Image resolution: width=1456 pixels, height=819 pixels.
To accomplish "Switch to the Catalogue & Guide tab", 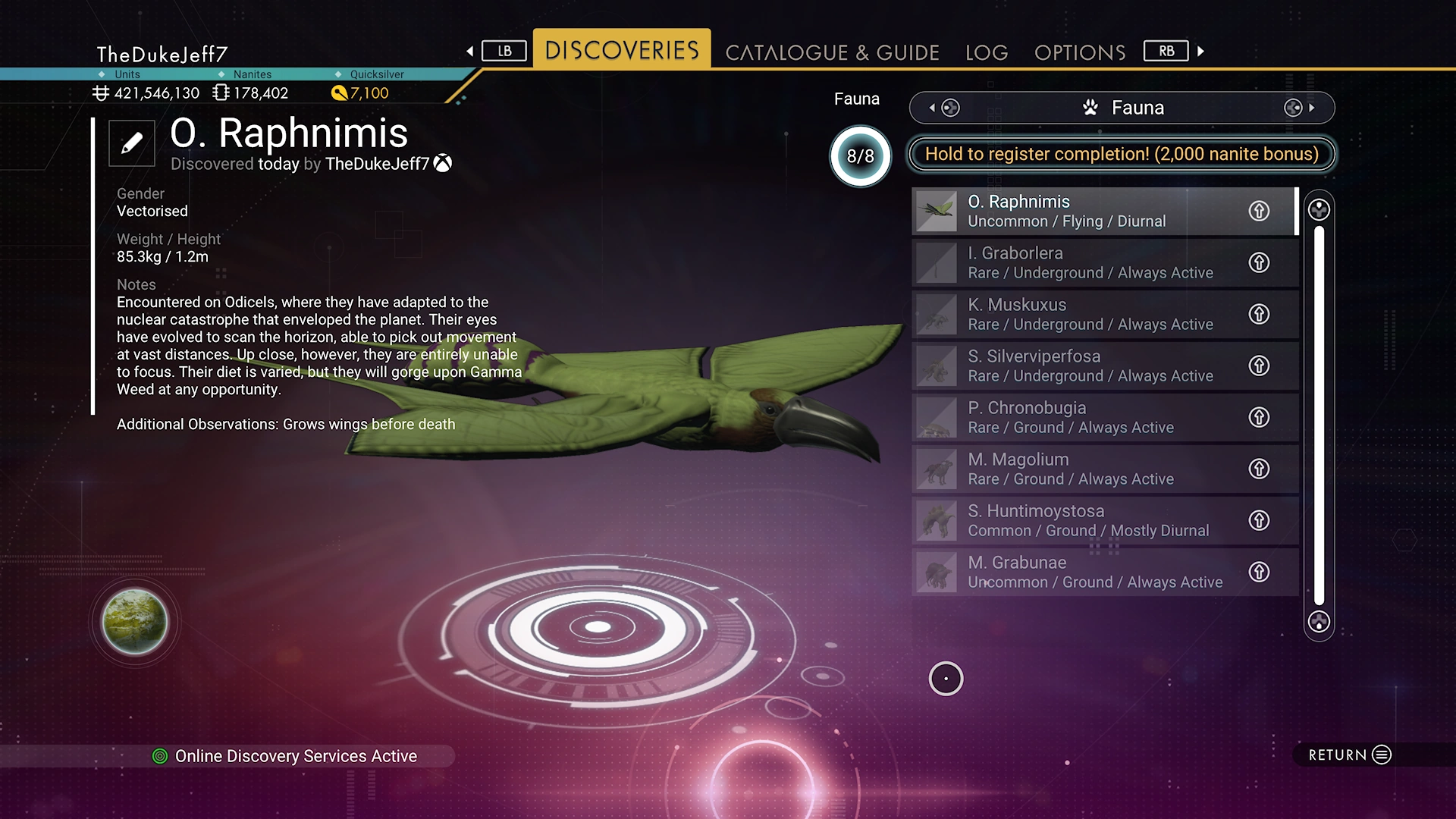I will tap(832, 52).
